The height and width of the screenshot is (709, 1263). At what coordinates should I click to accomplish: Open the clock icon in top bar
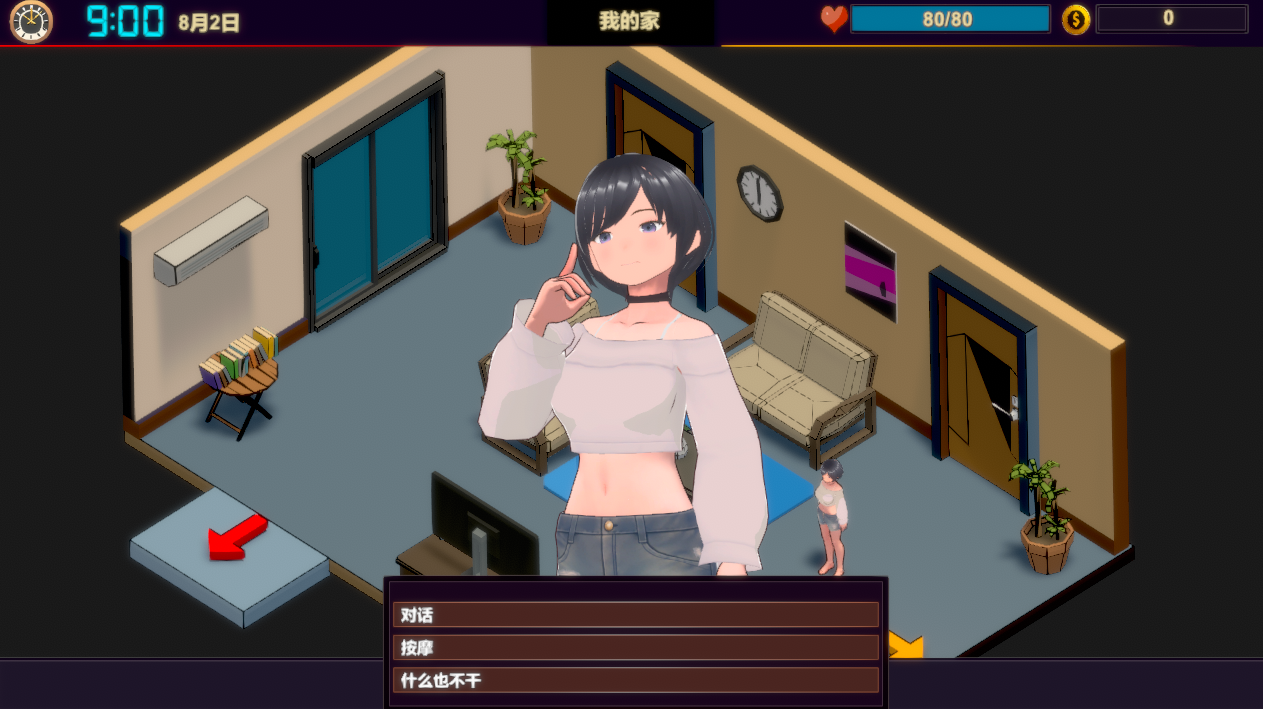pyautogui.click(x=30, y=21)
